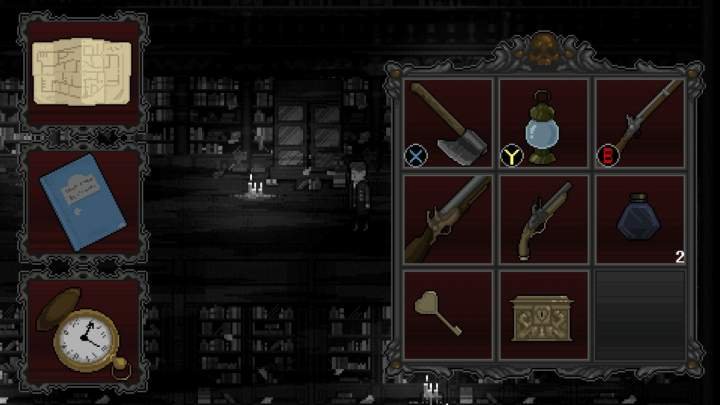Screen dimensions: 720x405
Task: Select the axe inventory slot
Action: pos(448,123)
